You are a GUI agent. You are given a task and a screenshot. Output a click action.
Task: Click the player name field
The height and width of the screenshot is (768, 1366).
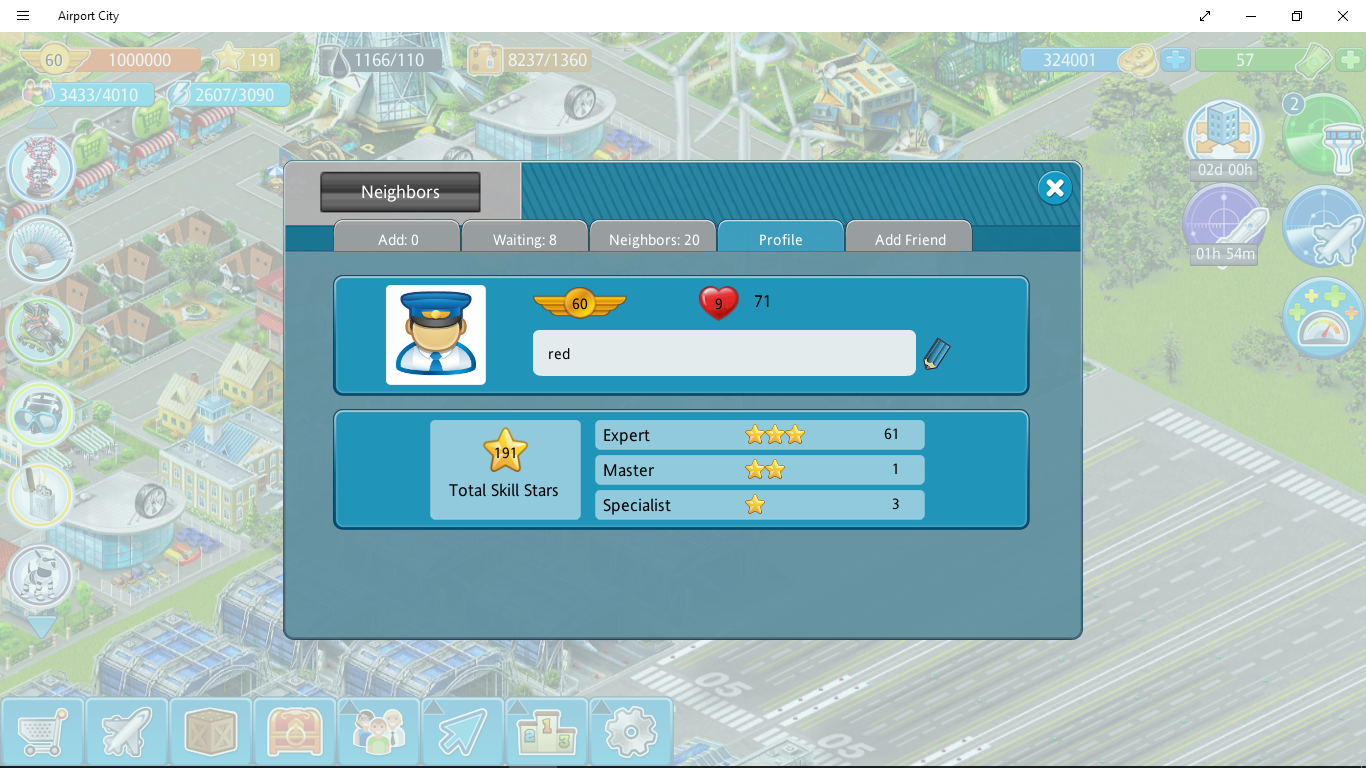(723, 354)
